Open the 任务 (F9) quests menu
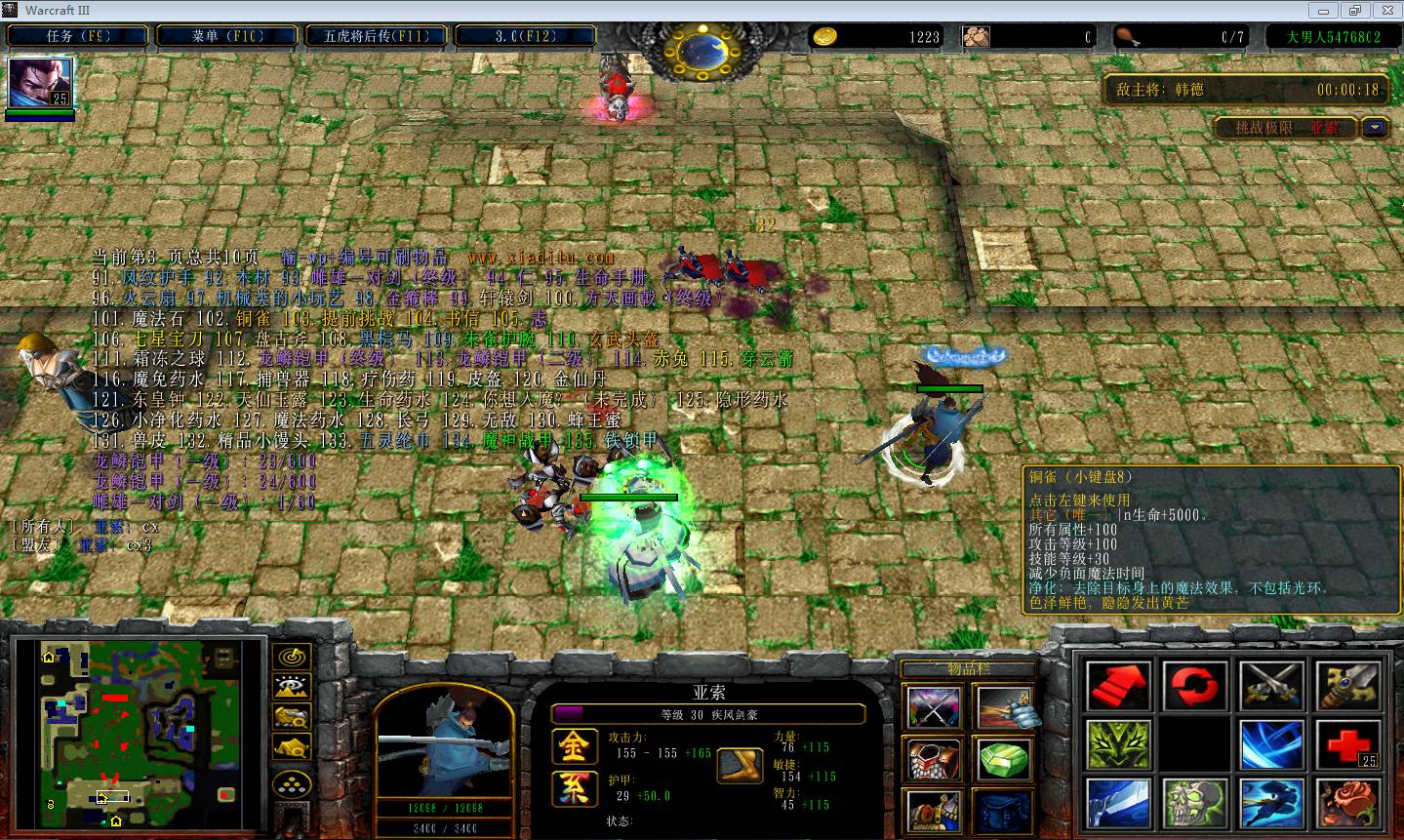 click(x=79, y=36)
